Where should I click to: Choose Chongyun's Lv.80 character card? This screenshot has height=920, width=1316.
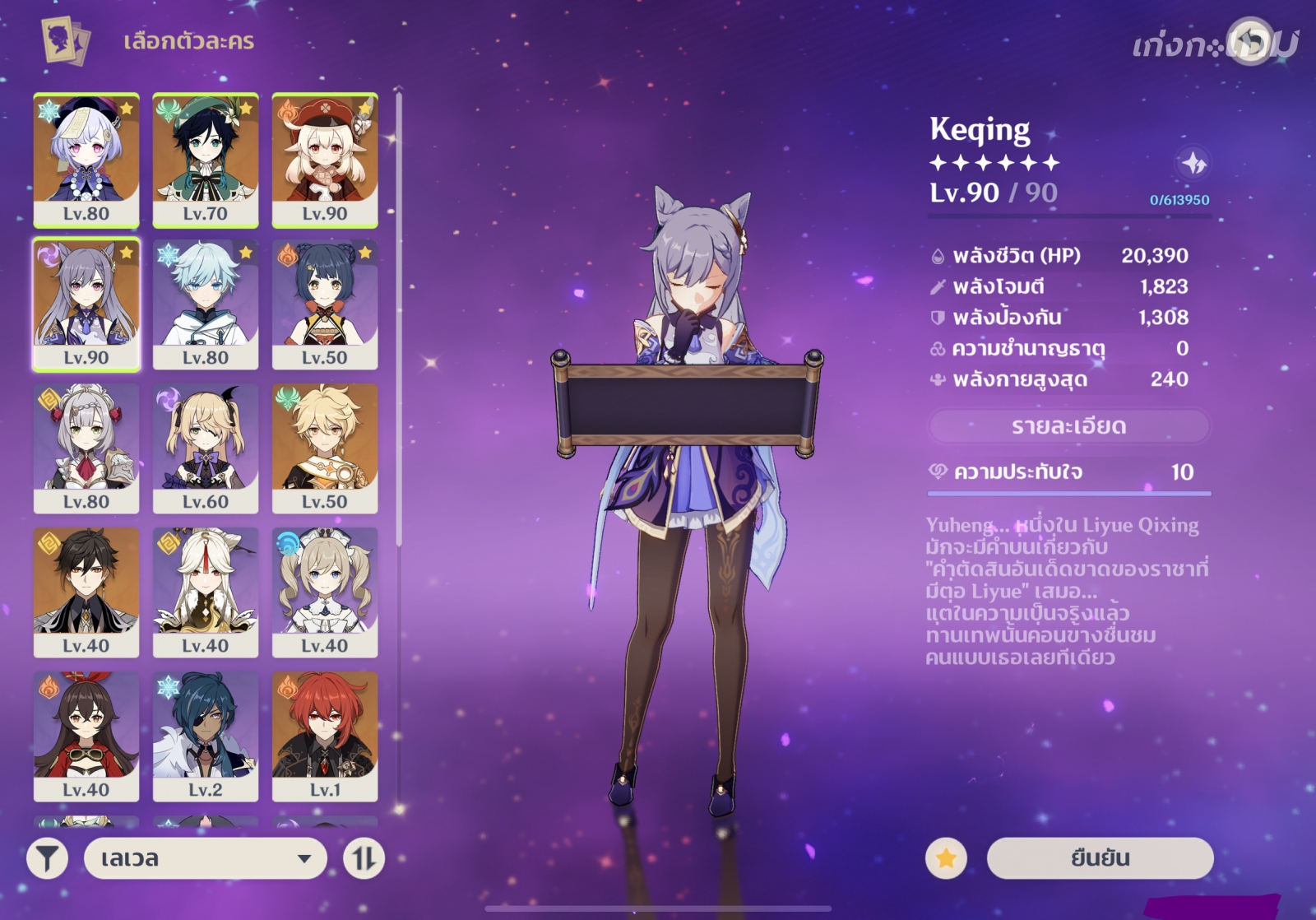206,304
